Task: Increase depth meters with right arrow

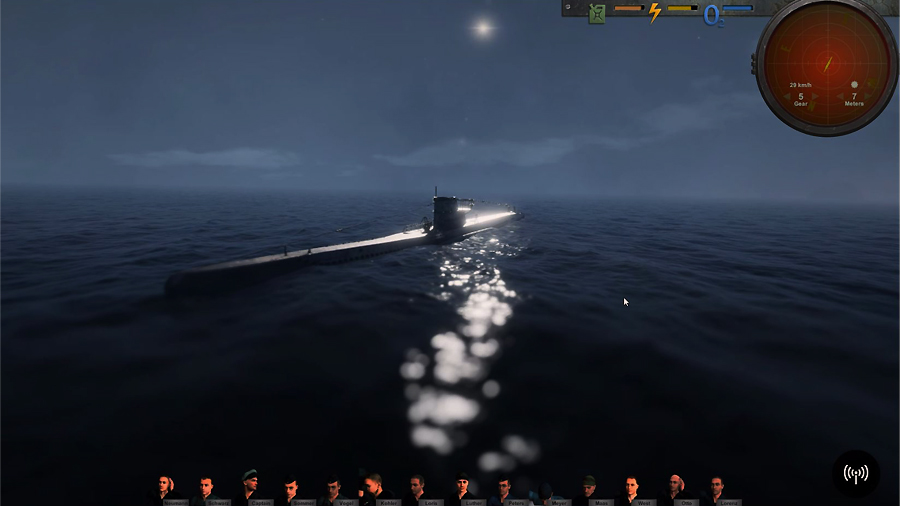Action: pos(868,96)
